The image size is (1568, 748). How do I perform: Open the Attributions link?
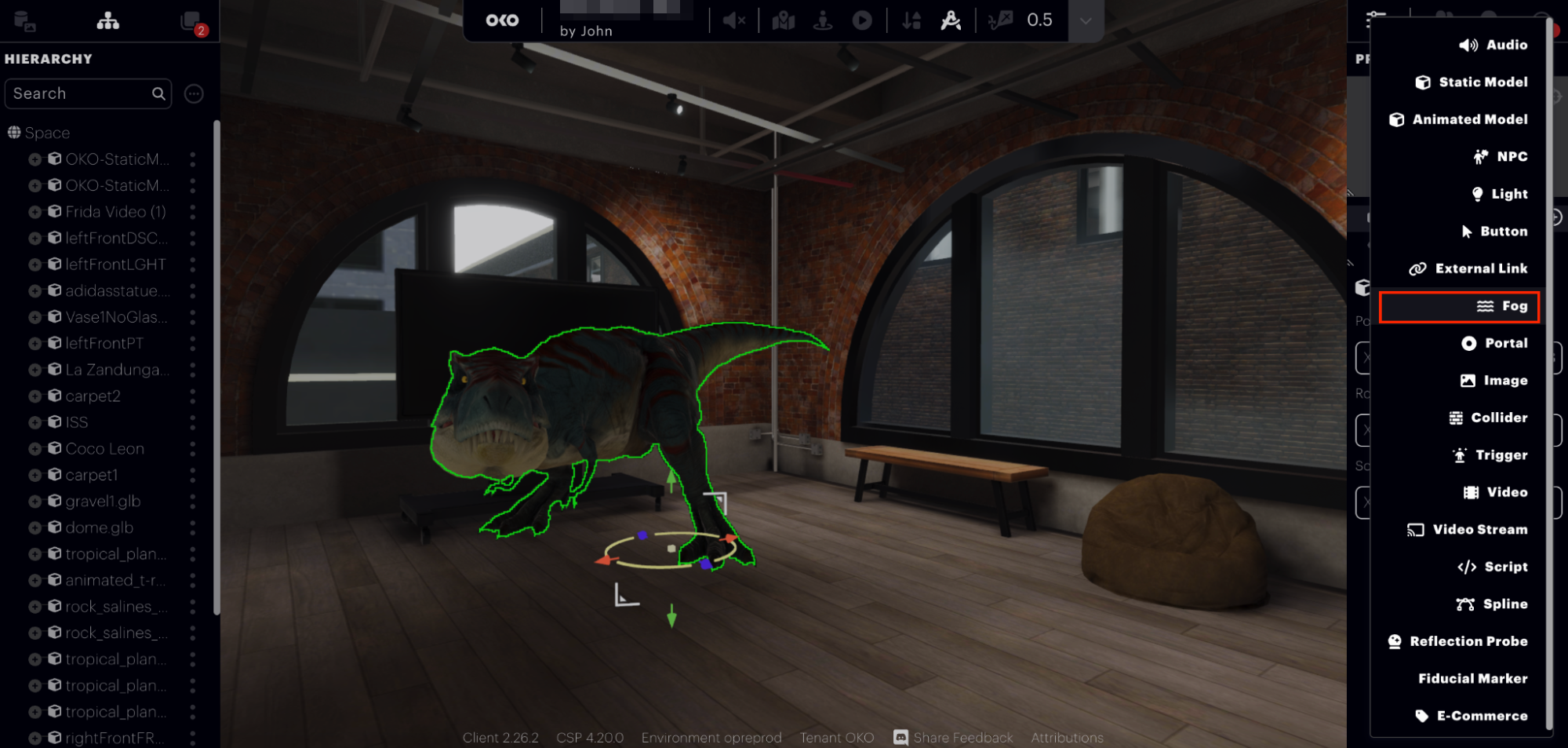point(1067,738)
